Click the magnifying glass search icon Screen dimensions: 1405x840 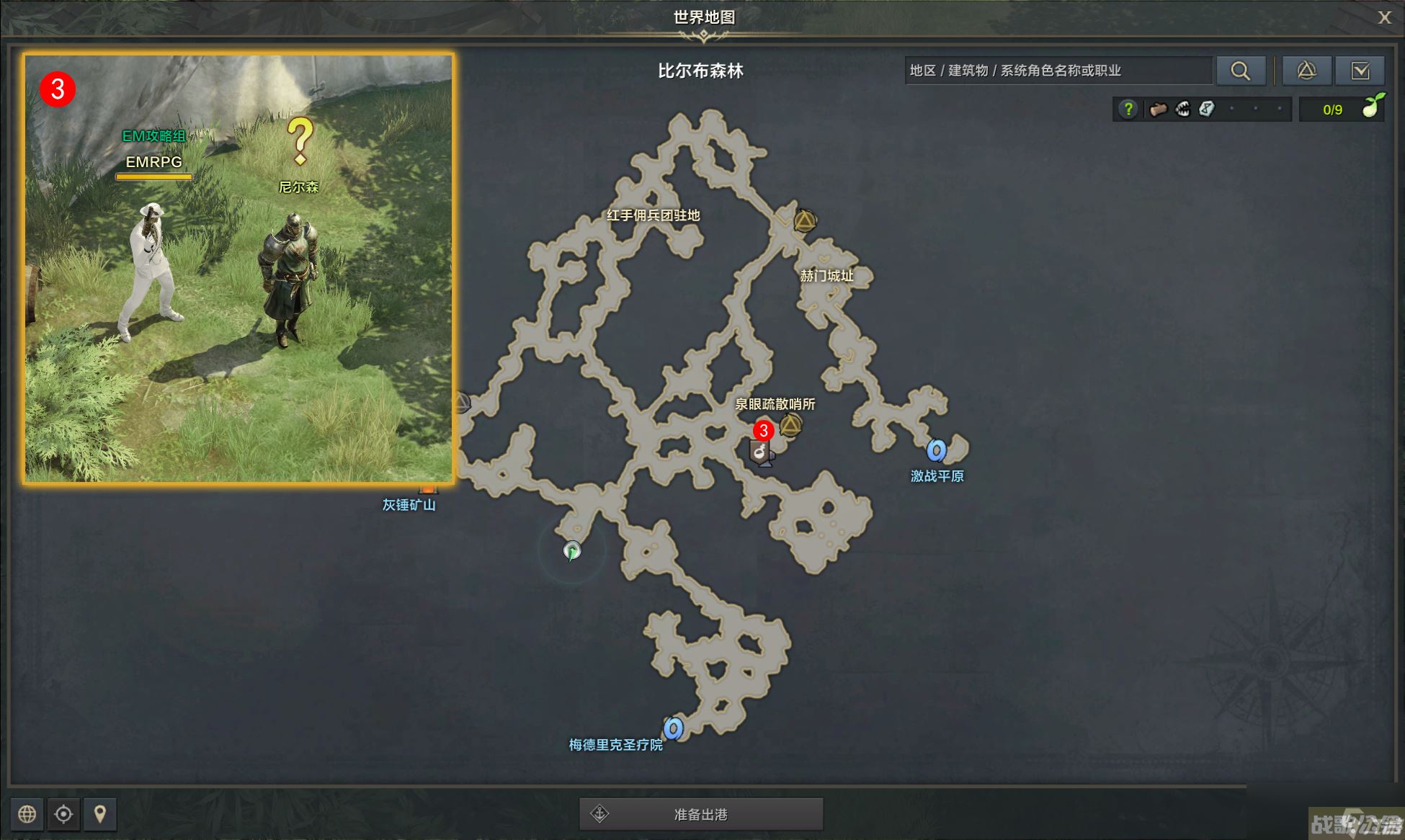pos(1241,71)
